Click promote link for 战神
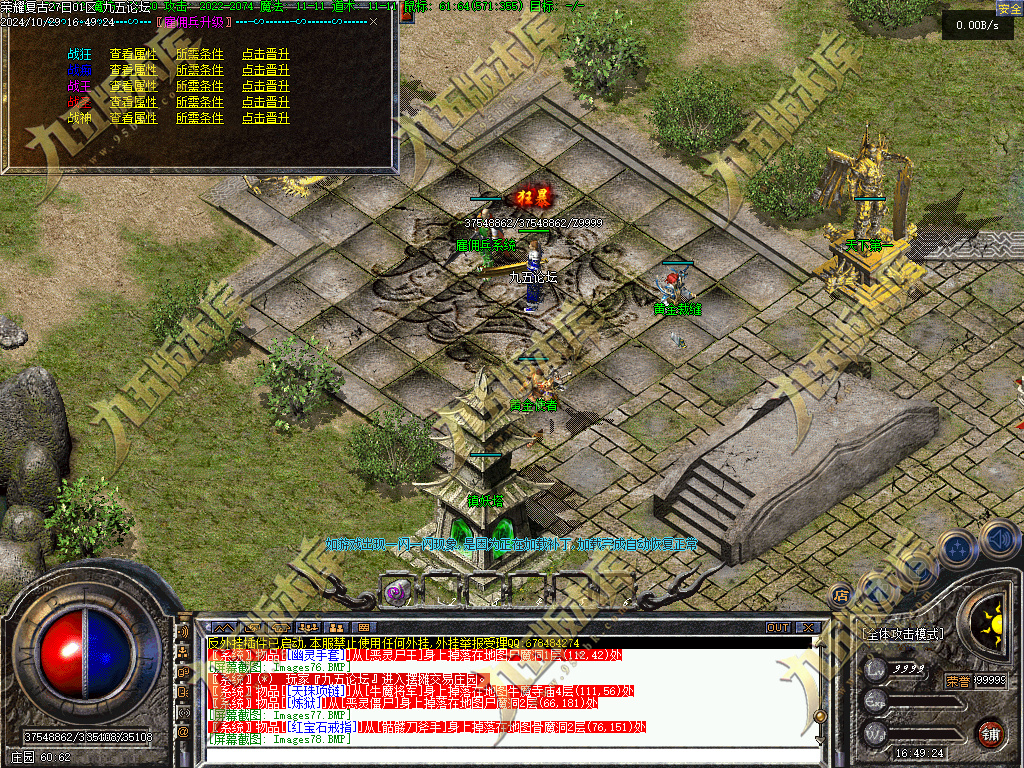This screenshot has width=1024, height=768. pyautogui.click(x=265, y=118)
